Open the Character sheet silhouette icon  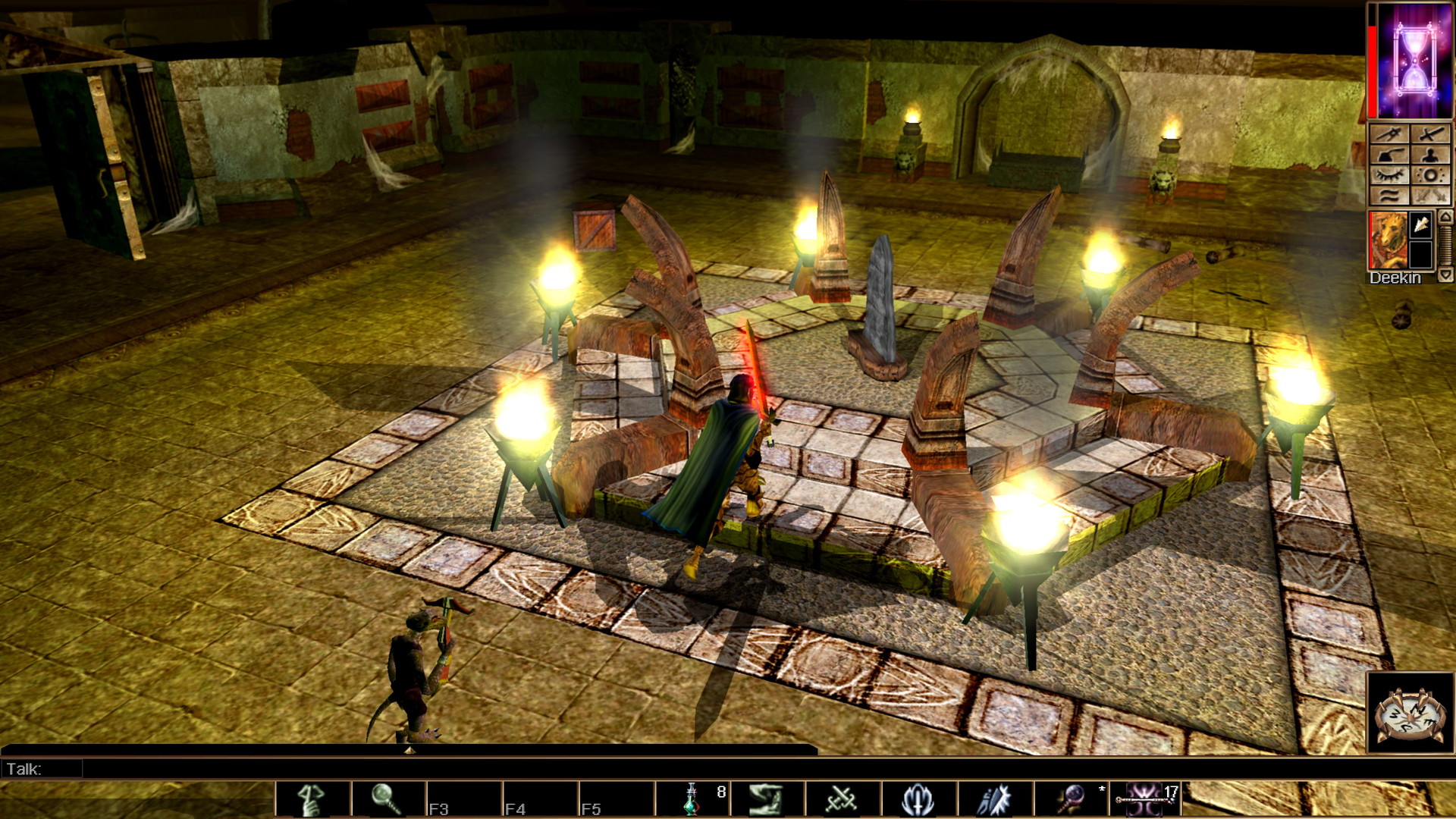(x=1431, y=155)
